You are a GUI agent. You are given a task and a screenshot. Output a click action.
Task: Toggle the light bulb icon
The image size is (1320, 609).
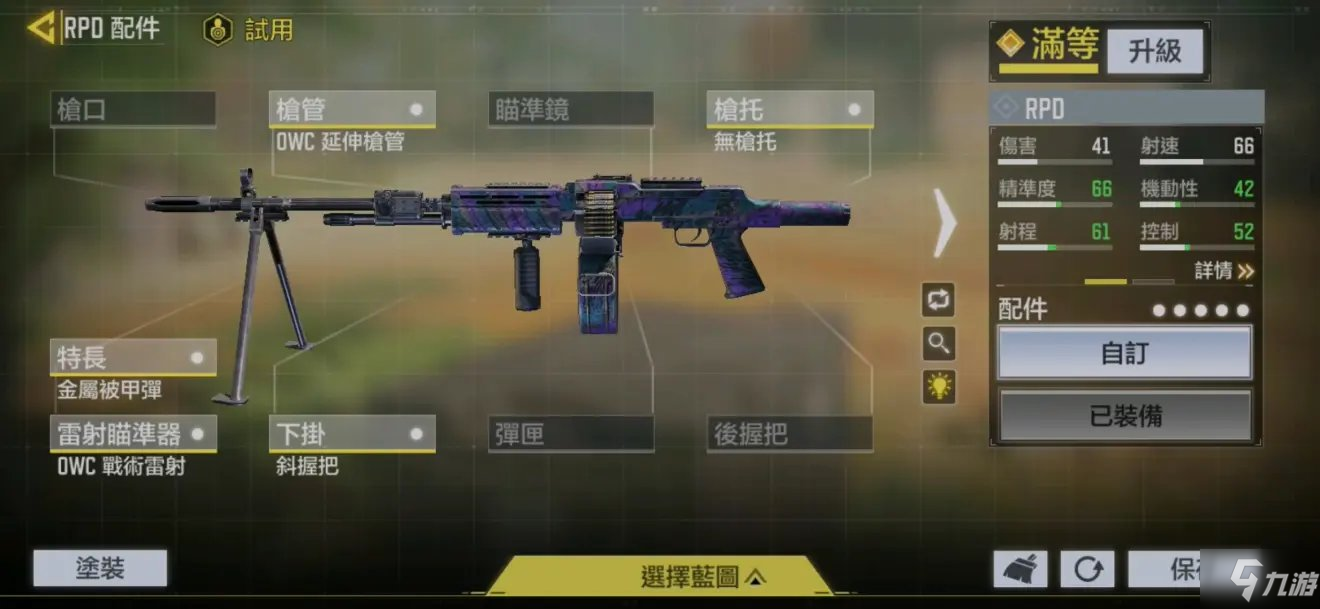coord(938,387)
